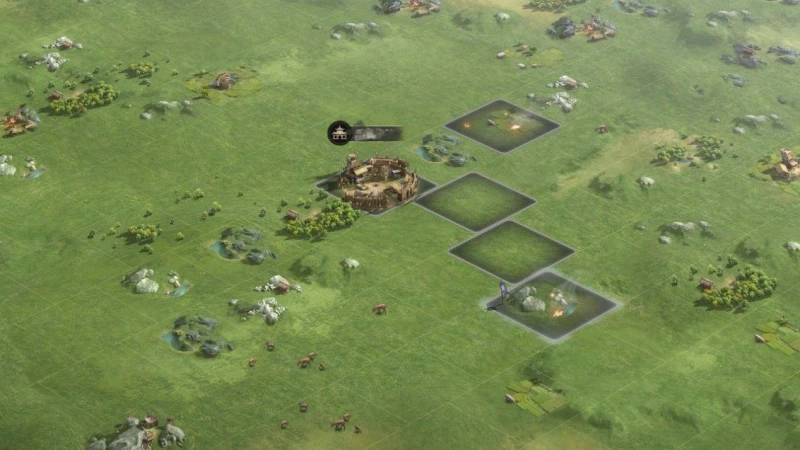Select the highlighted walled fortress tile

point(377,183)
